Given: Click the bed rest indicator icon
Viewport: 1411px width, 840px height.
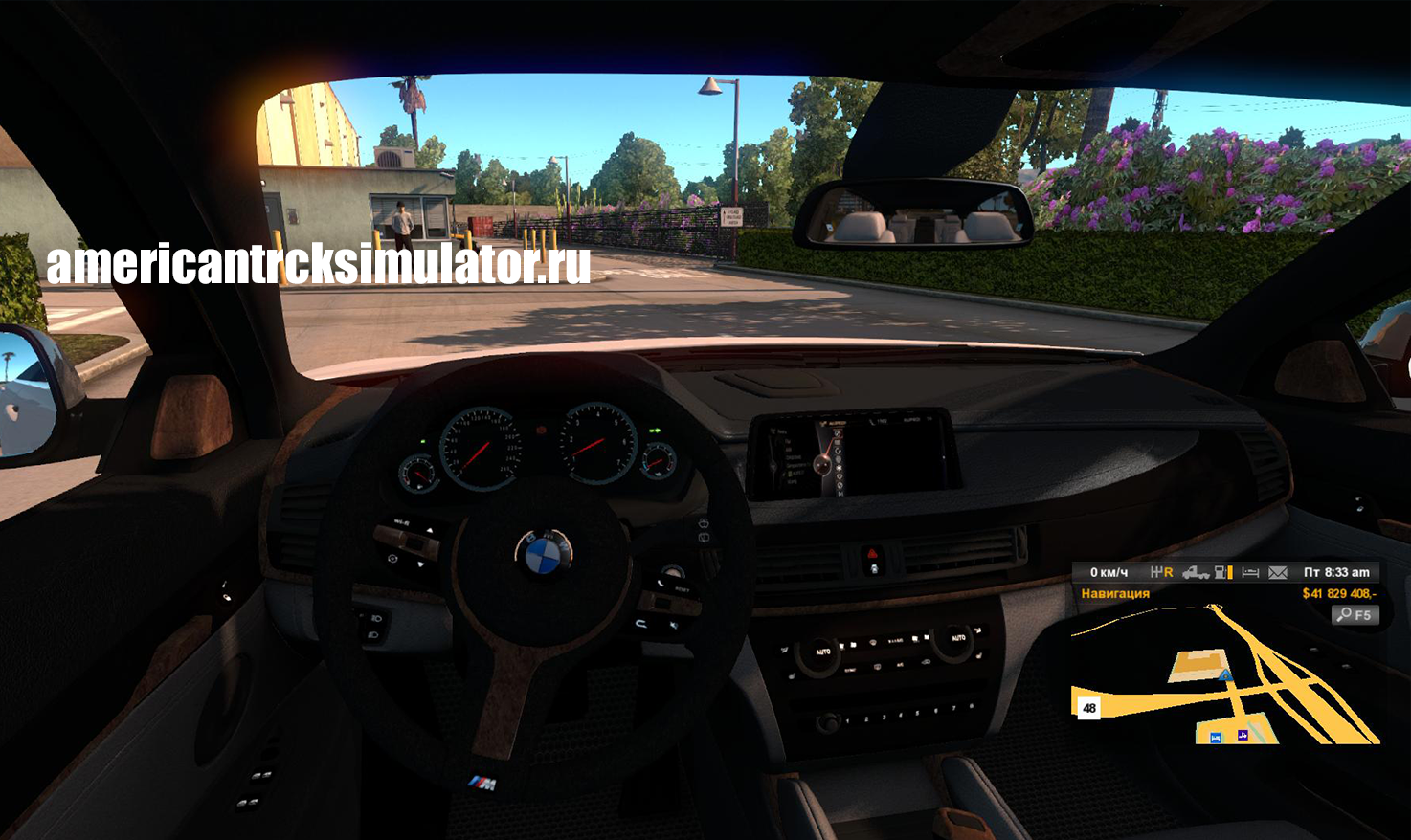Looking at the screenshot, I should (x=1250, y=572).
